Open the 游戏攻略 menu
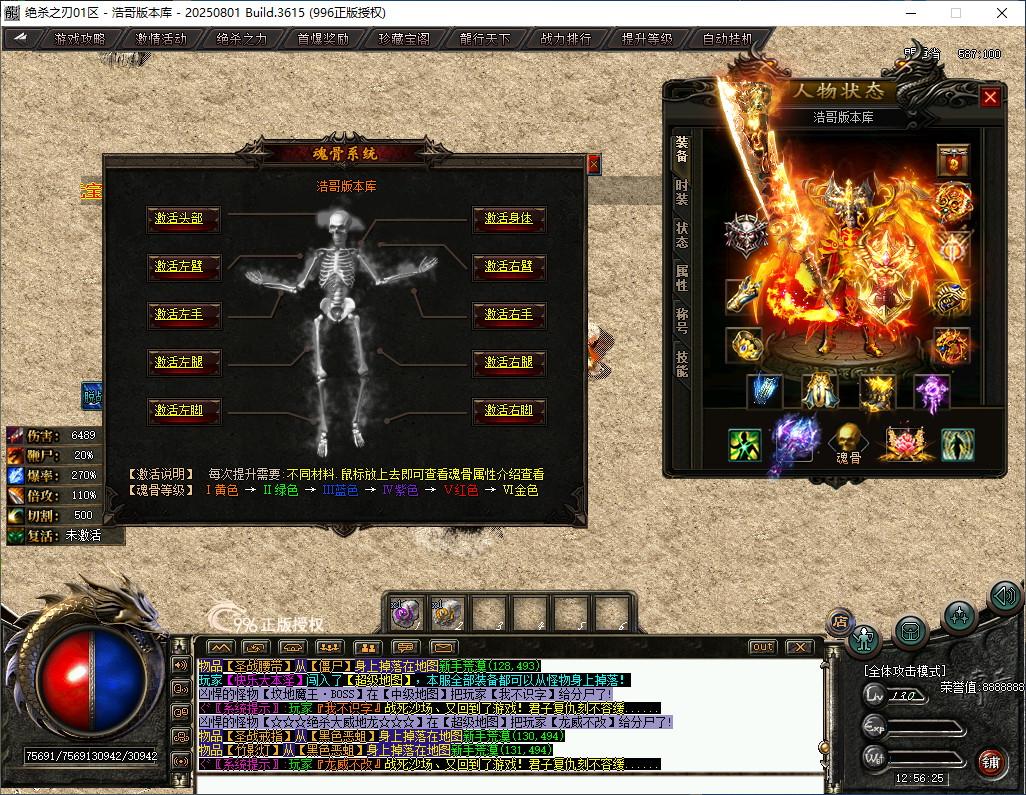This screenshot has width=1026, height=795. 79,40
